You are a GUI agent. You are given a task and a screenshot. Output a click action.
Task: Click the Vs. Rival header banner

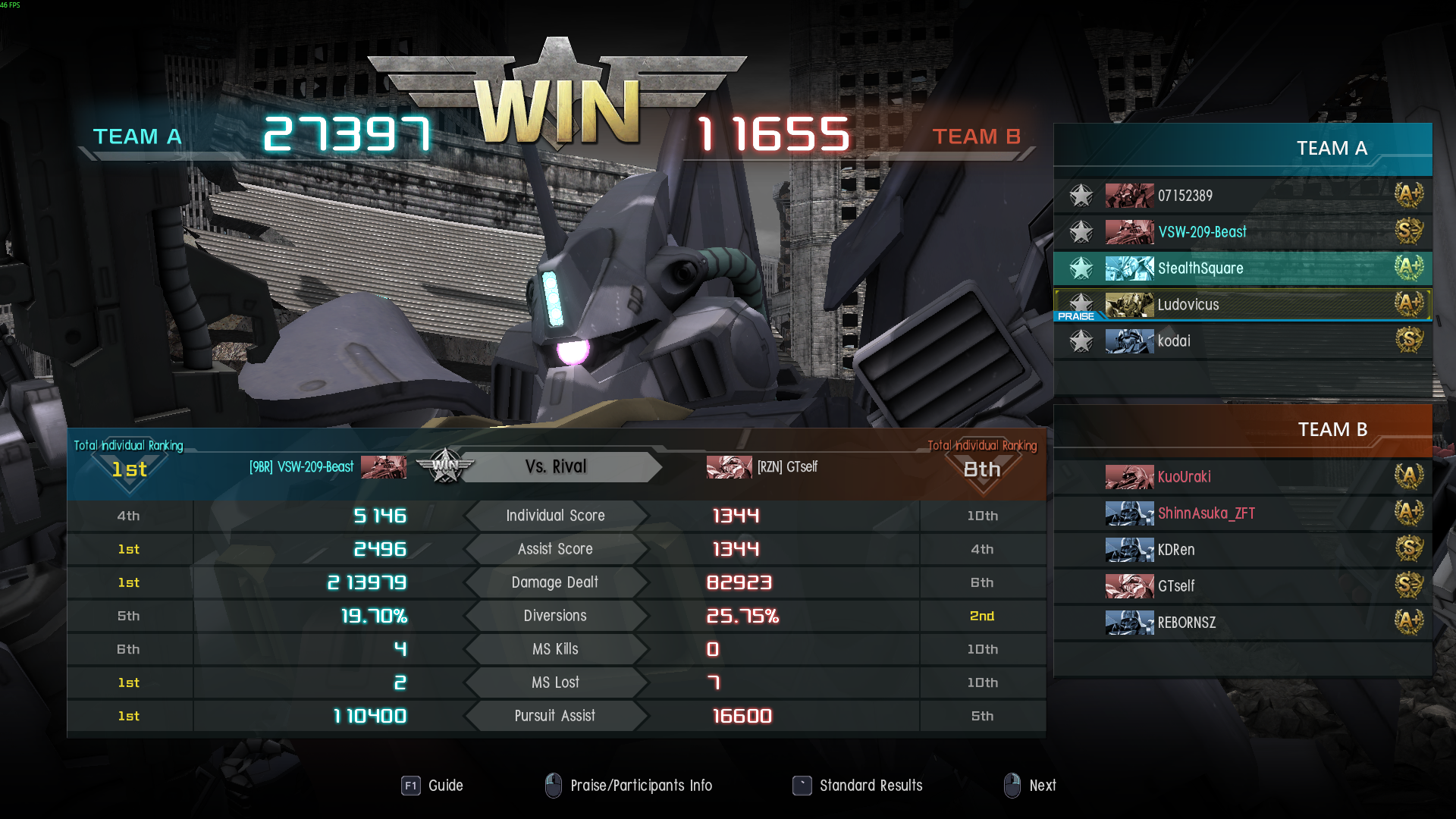click(x=556, y=467)
